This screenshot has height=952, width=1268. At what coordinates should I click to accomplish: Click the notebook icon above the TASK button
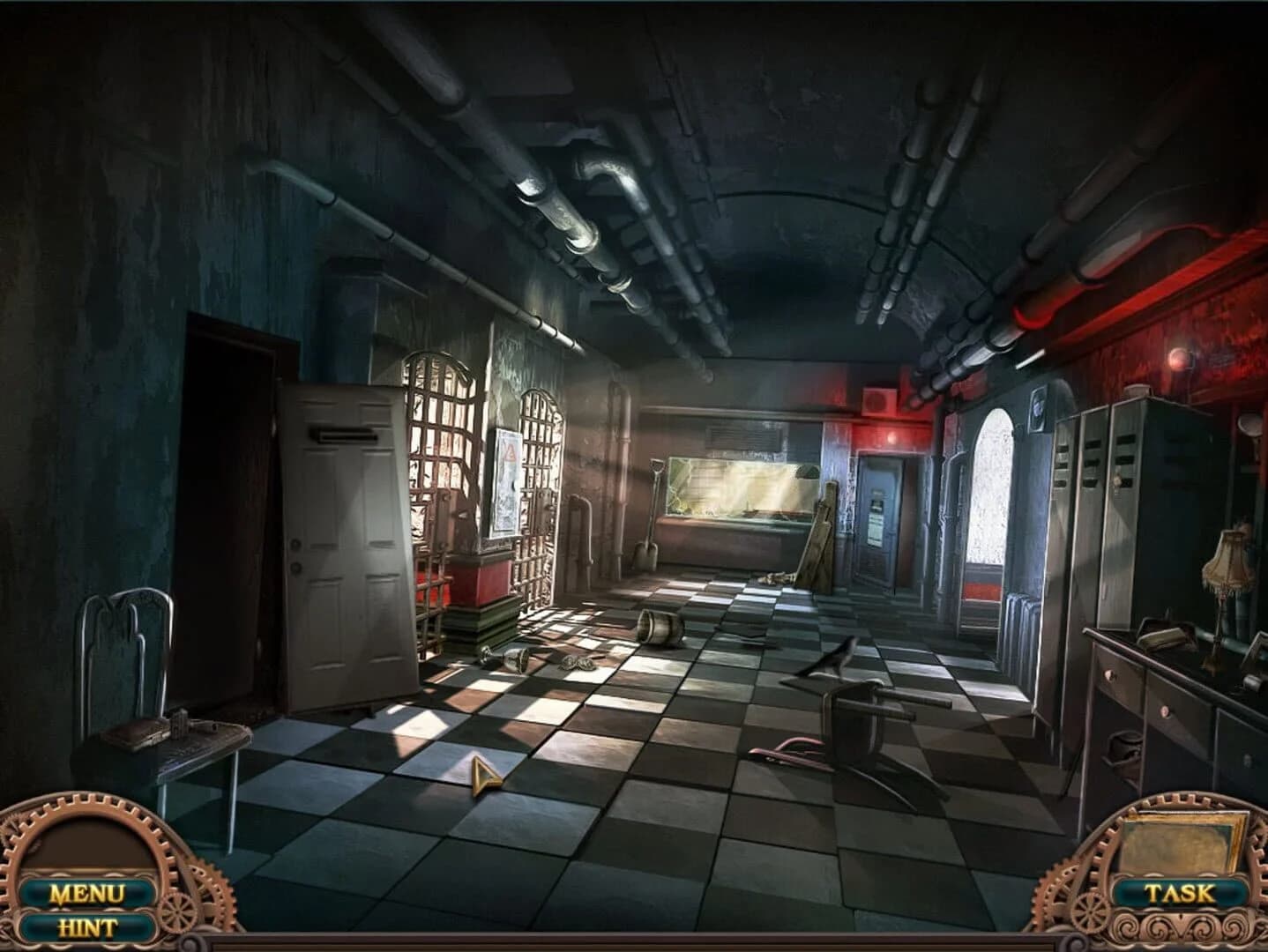(1179, 844)
